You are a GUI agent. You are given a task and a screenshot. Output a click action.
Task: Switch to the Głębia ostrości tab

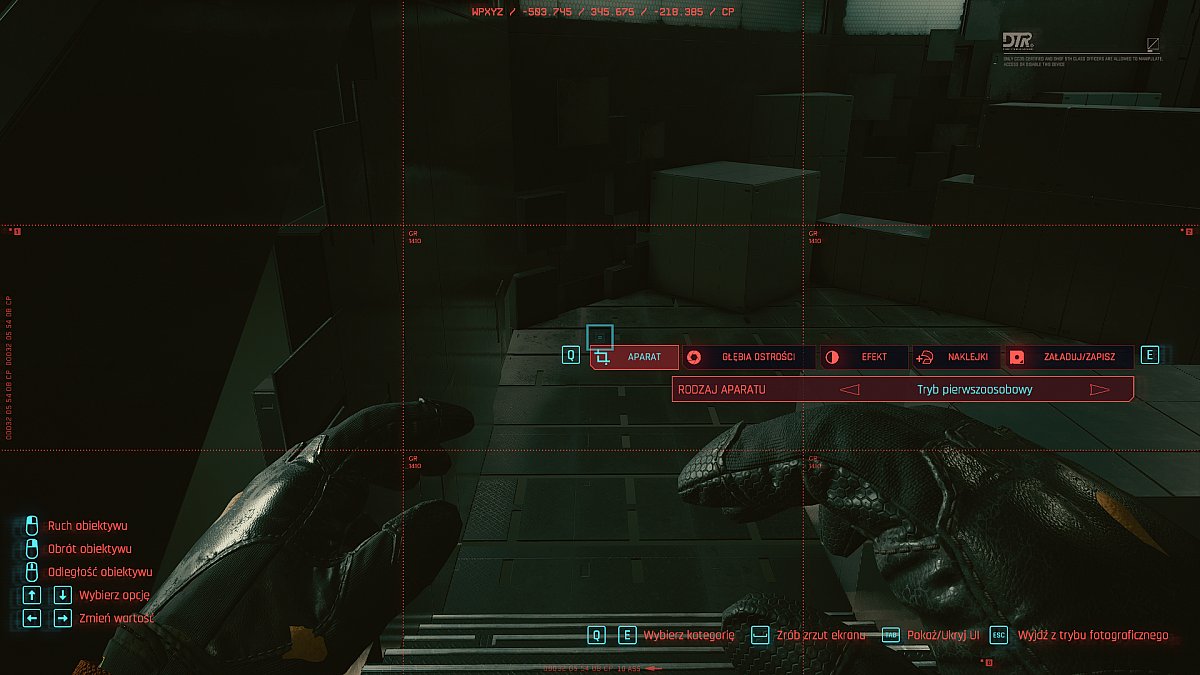pos(749,357)
